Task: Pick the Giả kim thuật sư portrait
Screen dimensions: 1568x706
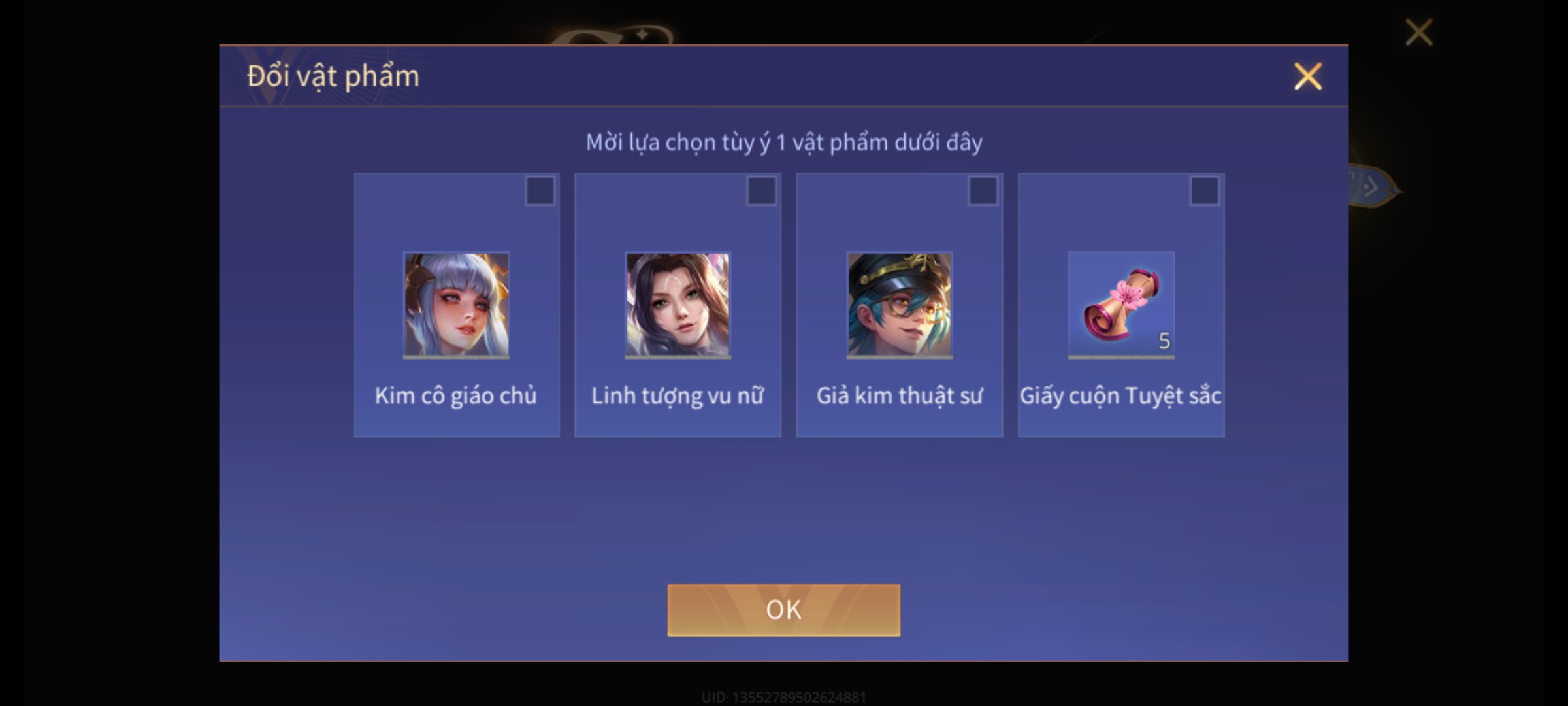Action: (899, 305)
